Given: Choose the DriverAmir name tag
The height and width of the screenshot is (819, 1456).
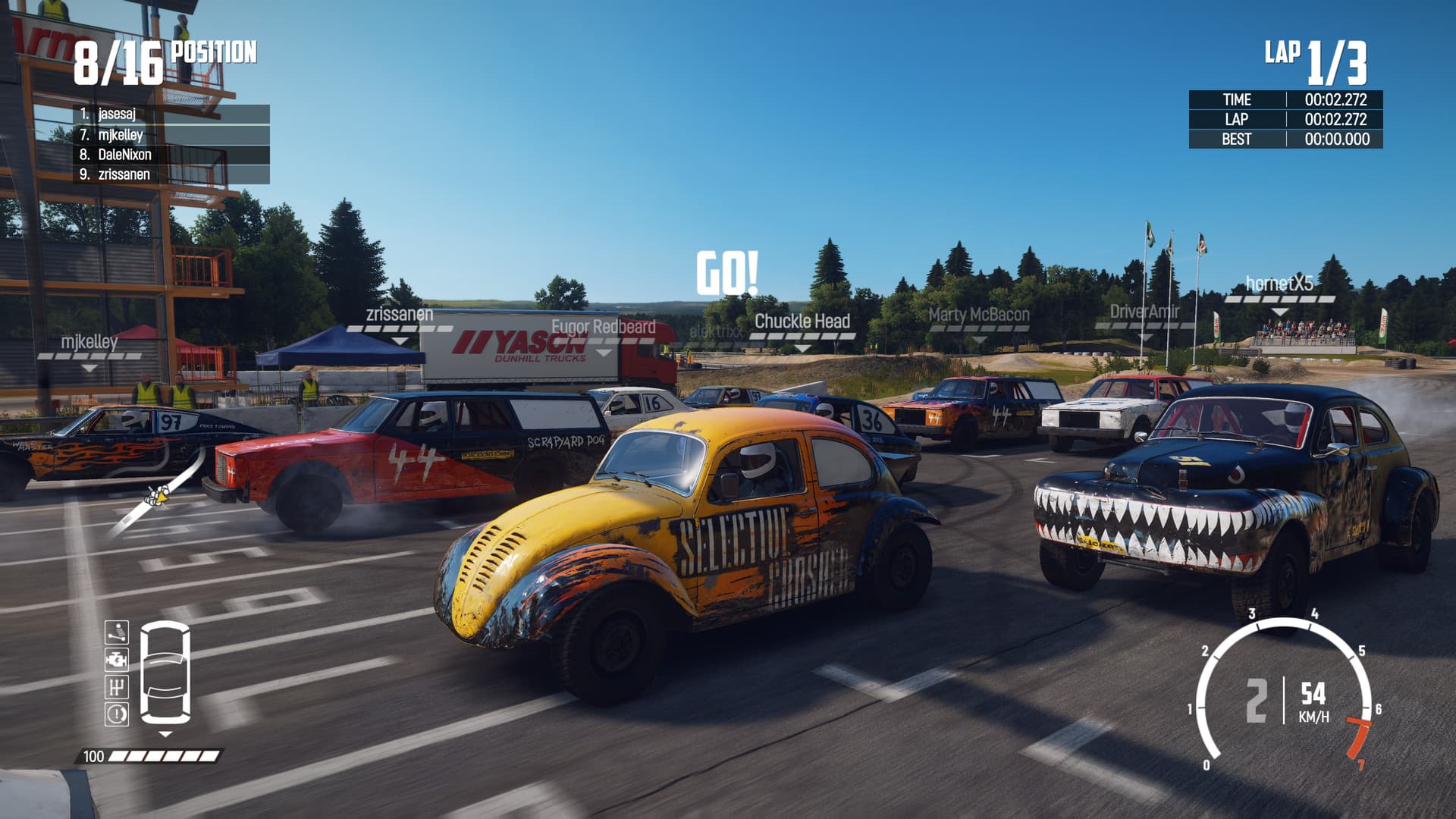Looking at the screenshot, I should [x=1144, y=312].
